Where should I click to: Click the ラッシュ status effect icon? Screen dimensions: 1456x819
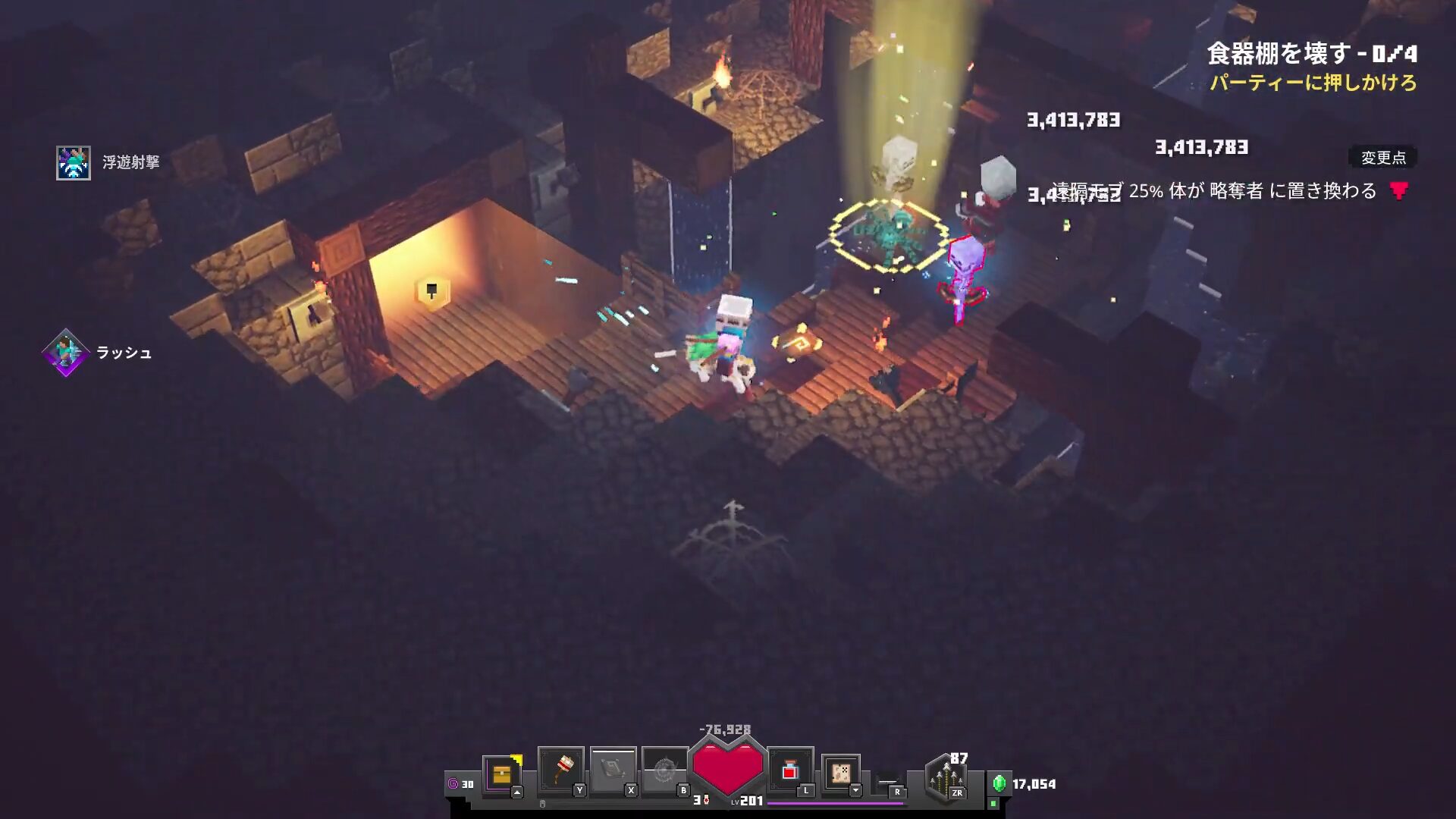[x=66, y=353]
